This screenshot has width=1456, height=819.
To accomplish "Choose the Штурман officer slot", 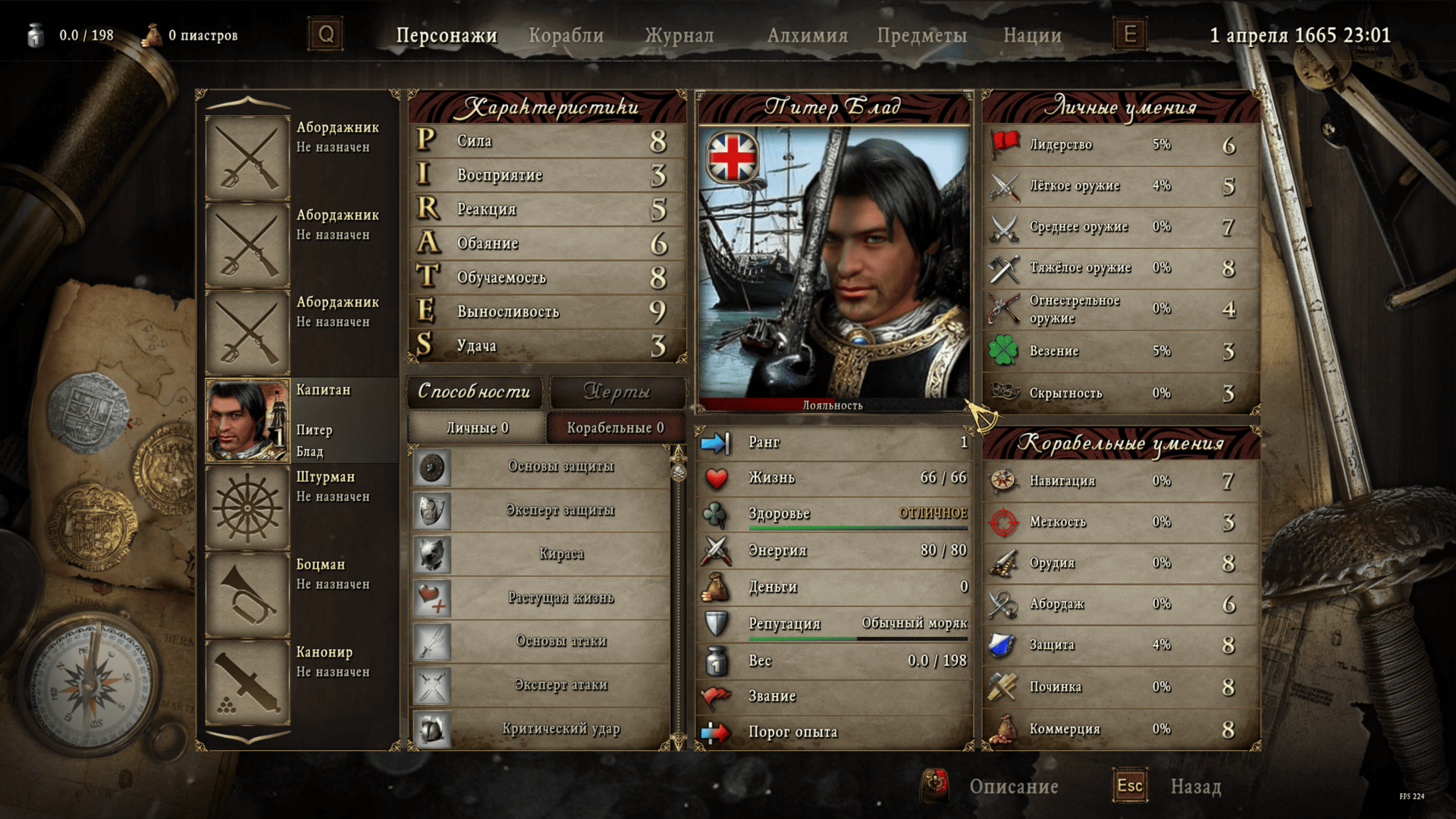I will [247, 507].
